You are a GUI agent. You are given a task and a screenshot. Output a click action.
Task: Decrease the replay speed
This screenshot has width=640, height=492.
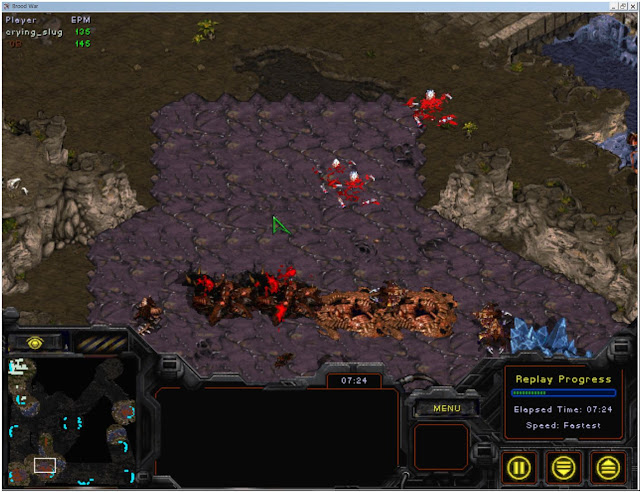(x=564, y=465)
